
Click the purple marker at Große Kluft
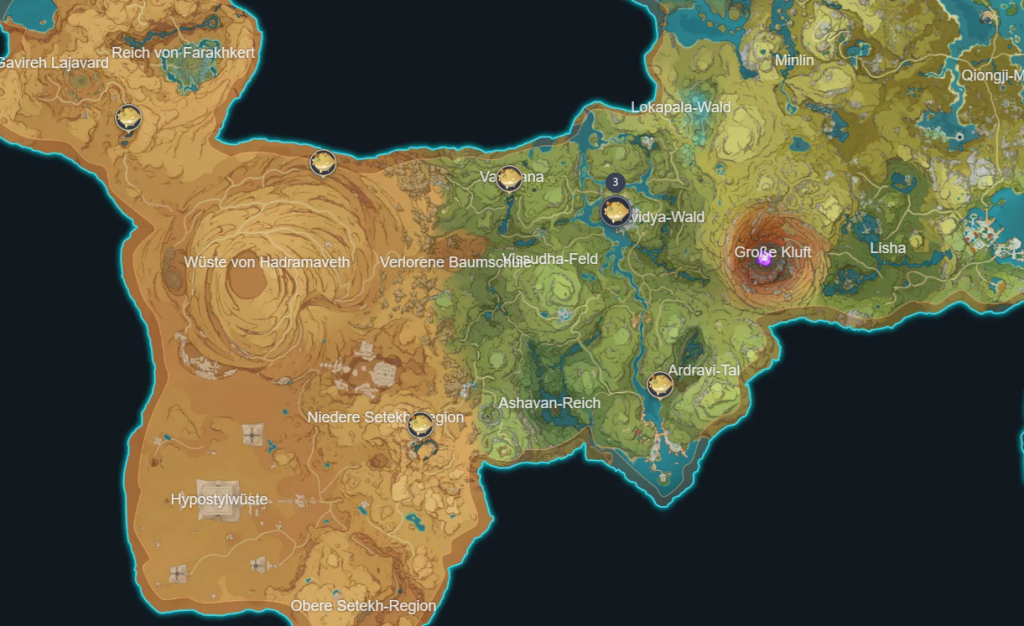[765, 258]
